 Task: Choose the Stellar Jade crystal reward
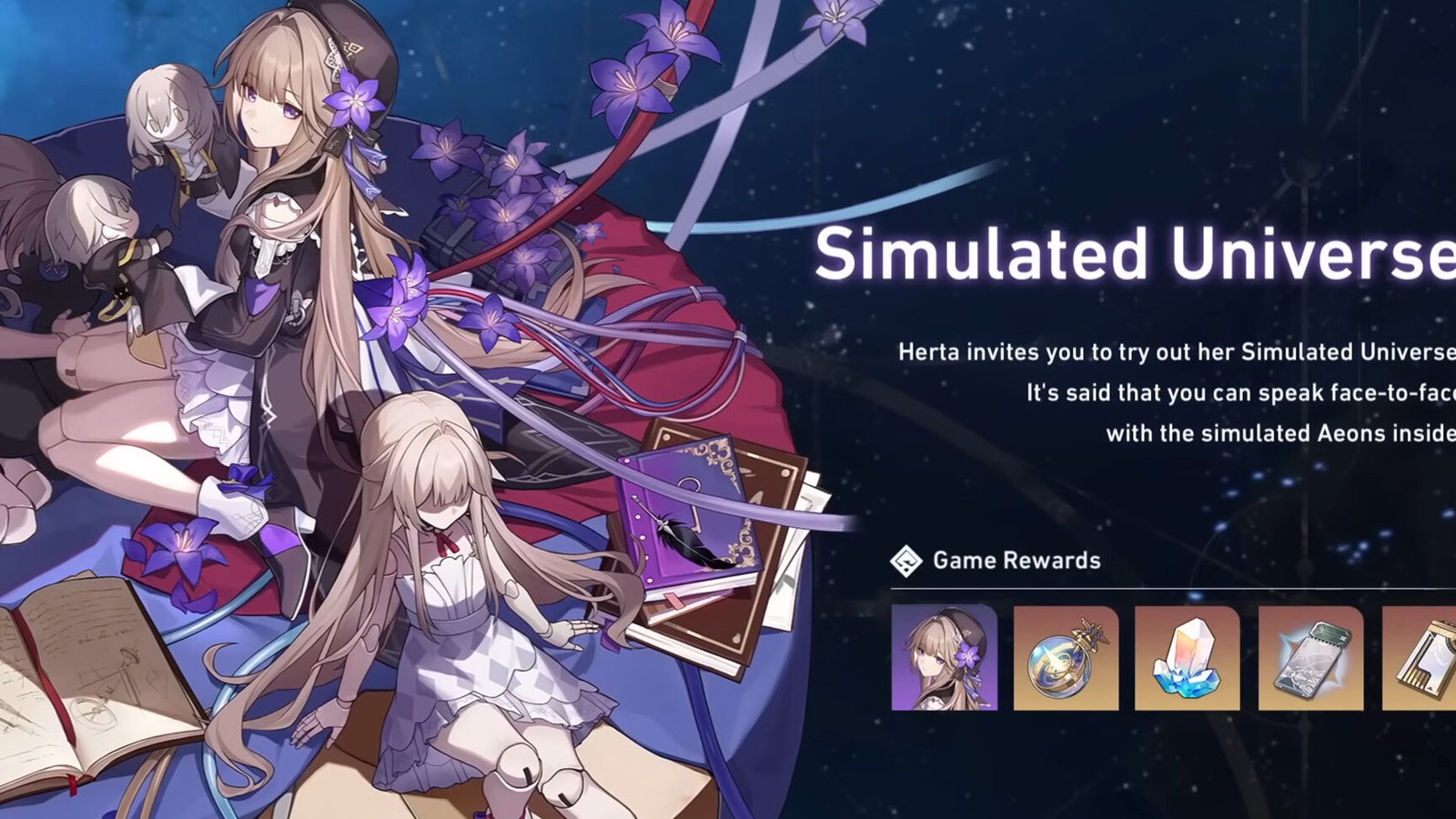click(1188, 657)
